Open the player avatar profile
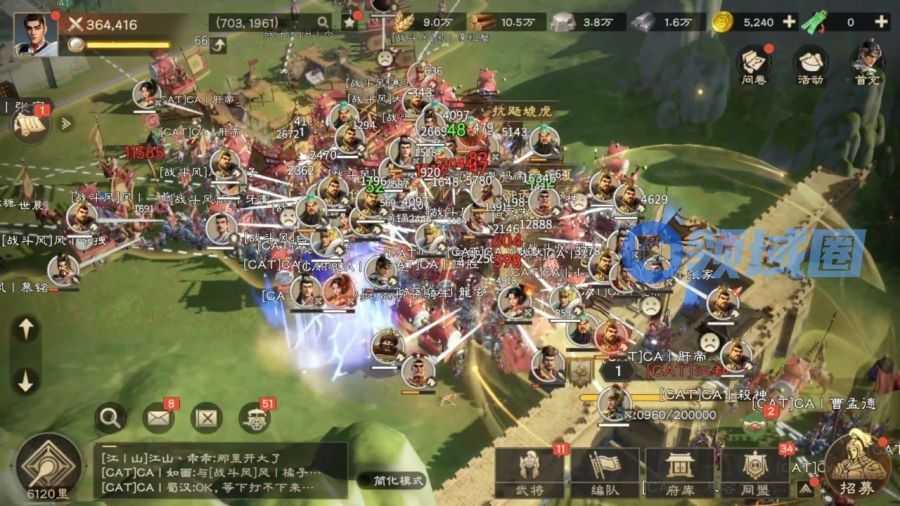This screenshot has width=900, height=506. point(34,31)
